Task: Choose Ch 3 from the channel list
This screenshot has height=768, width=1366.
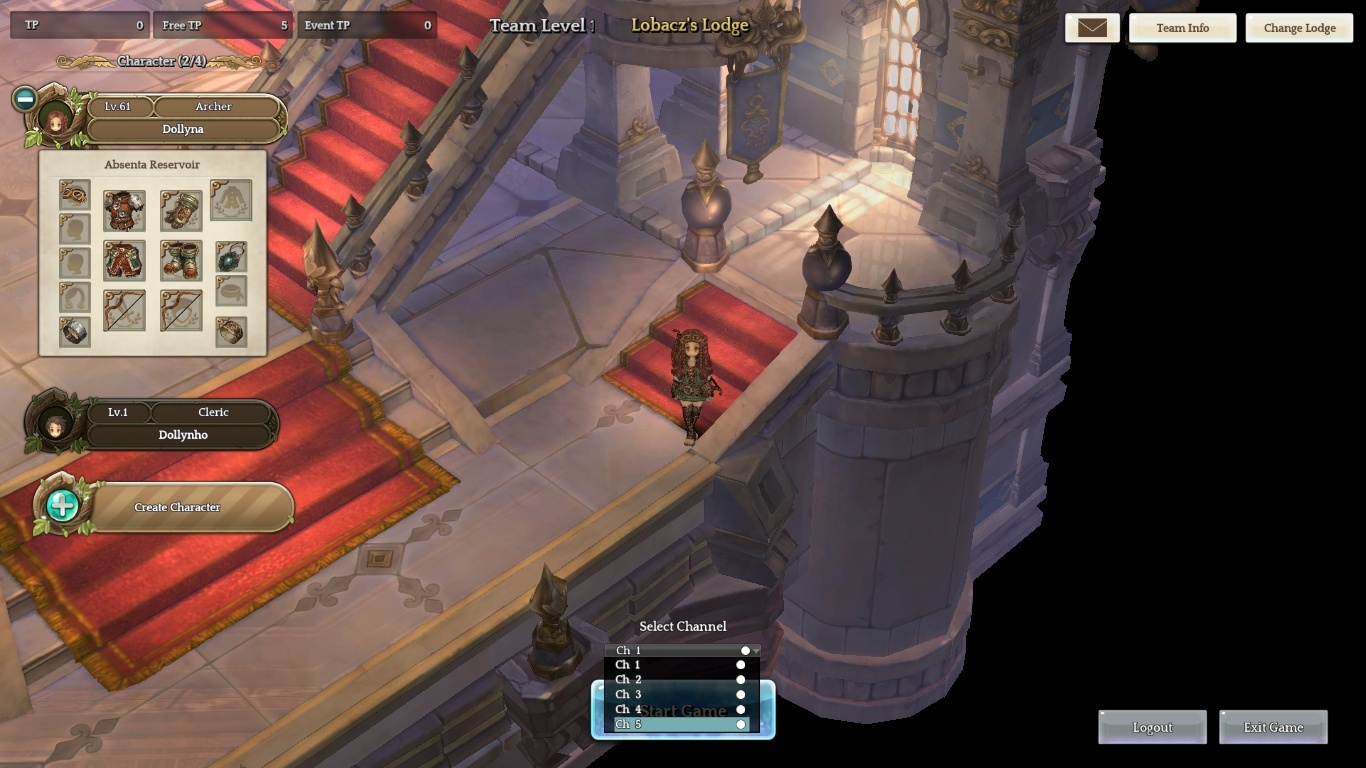Action: coord(680,694)
